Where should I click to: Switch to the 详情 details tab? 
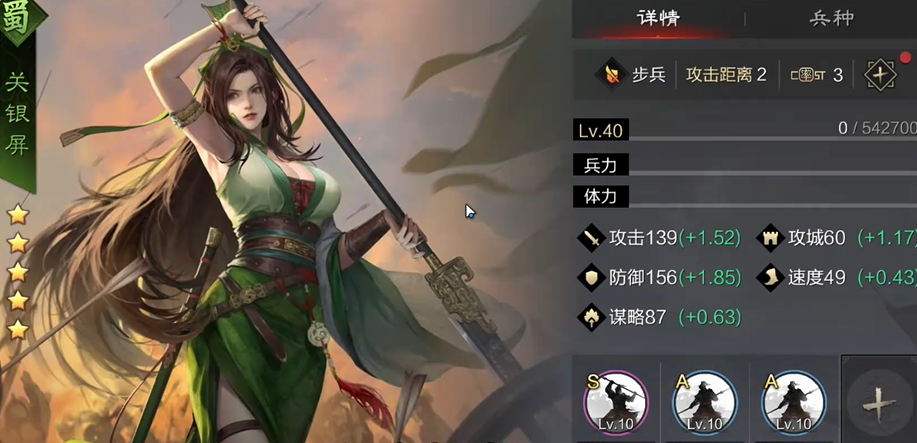point(659,19)
